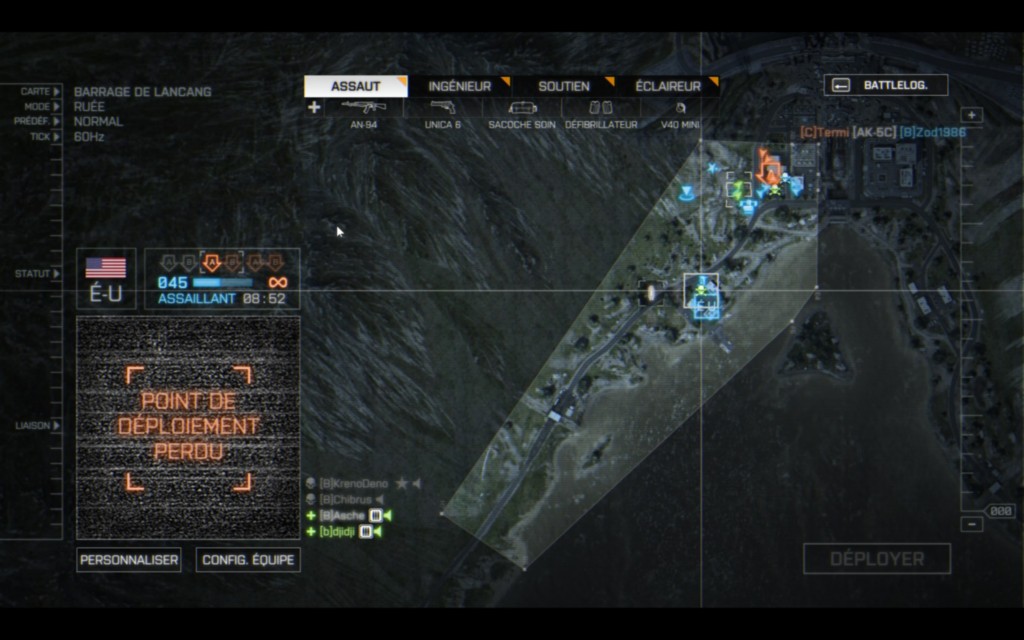This screenshot has height=640, width=1024.
Task: Open the Personnaliser loadout menu
Action: (129, 560)
